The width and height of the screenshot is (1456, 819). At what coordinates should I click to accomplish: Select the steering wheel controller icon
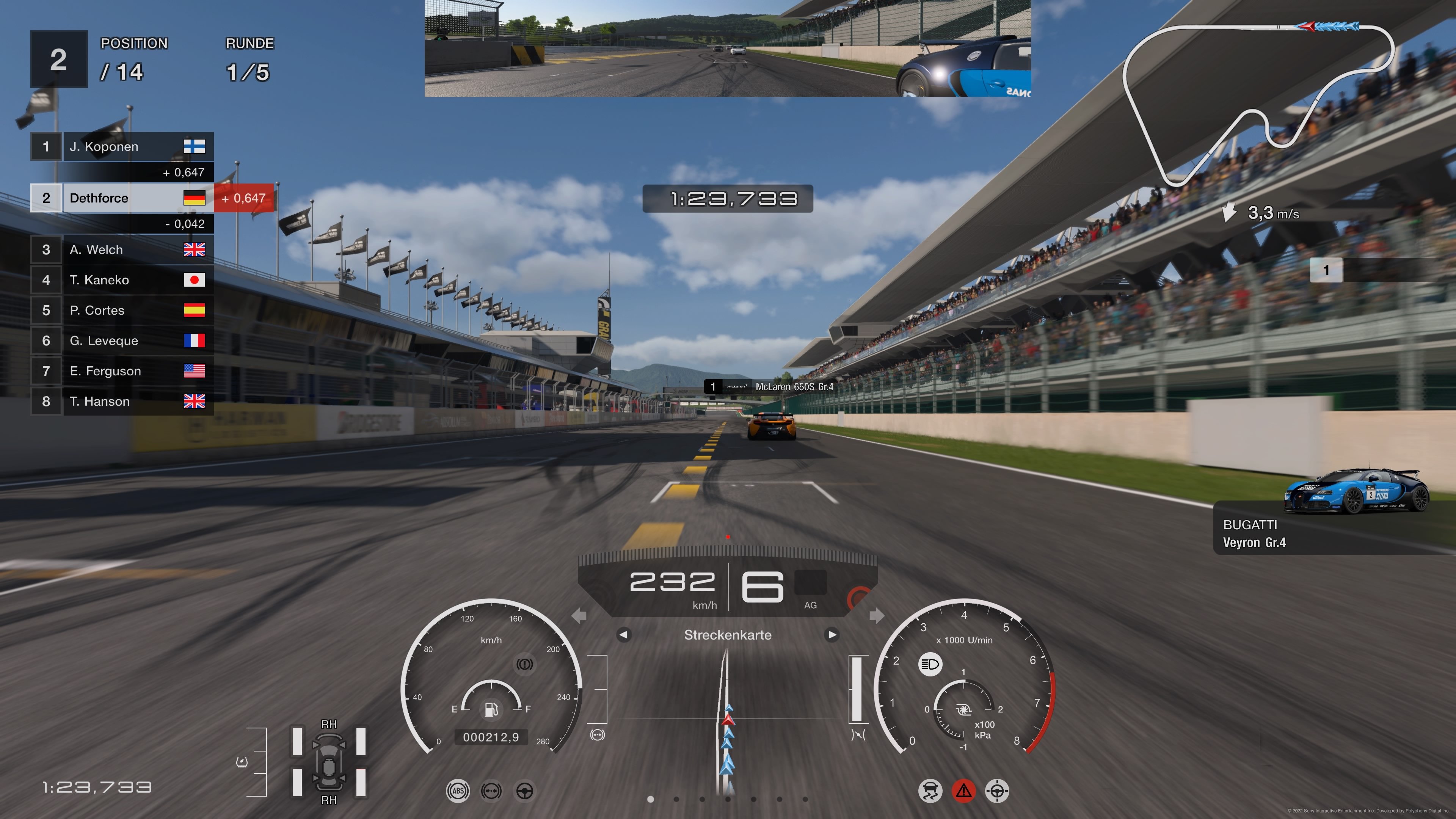click(526, 791)
